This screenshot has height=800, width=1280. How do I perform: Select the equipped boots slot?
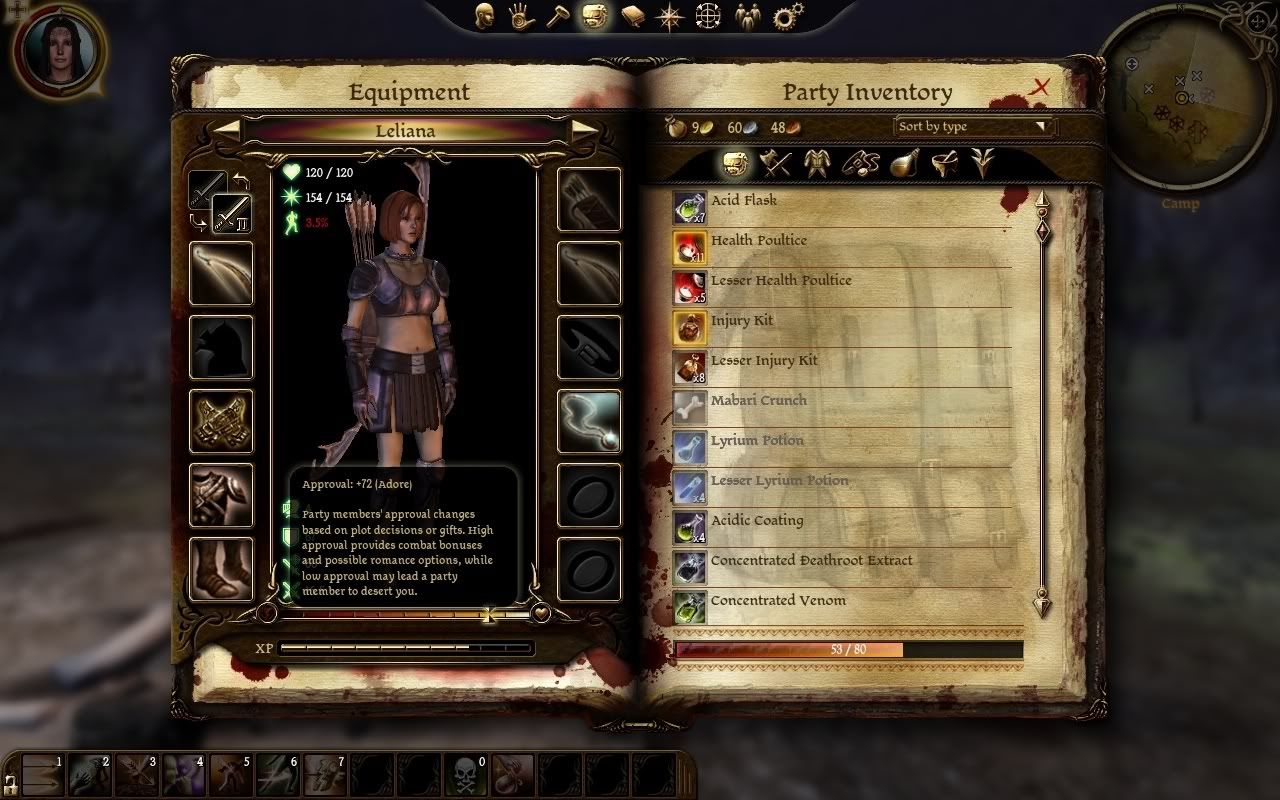tap(221, 570)
